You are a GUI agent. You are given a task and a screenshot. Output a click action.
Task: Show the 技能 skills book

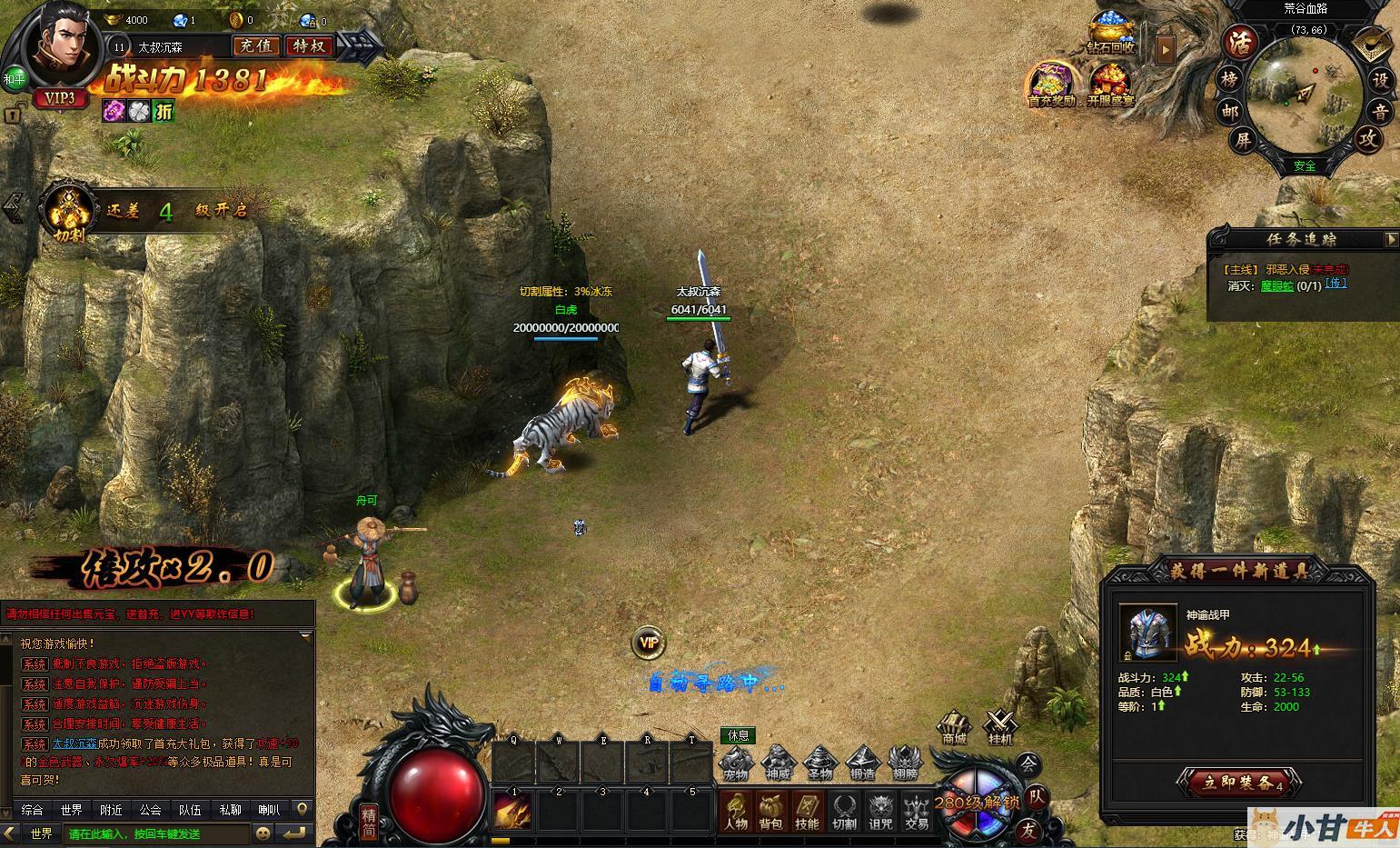pos(807,811)
